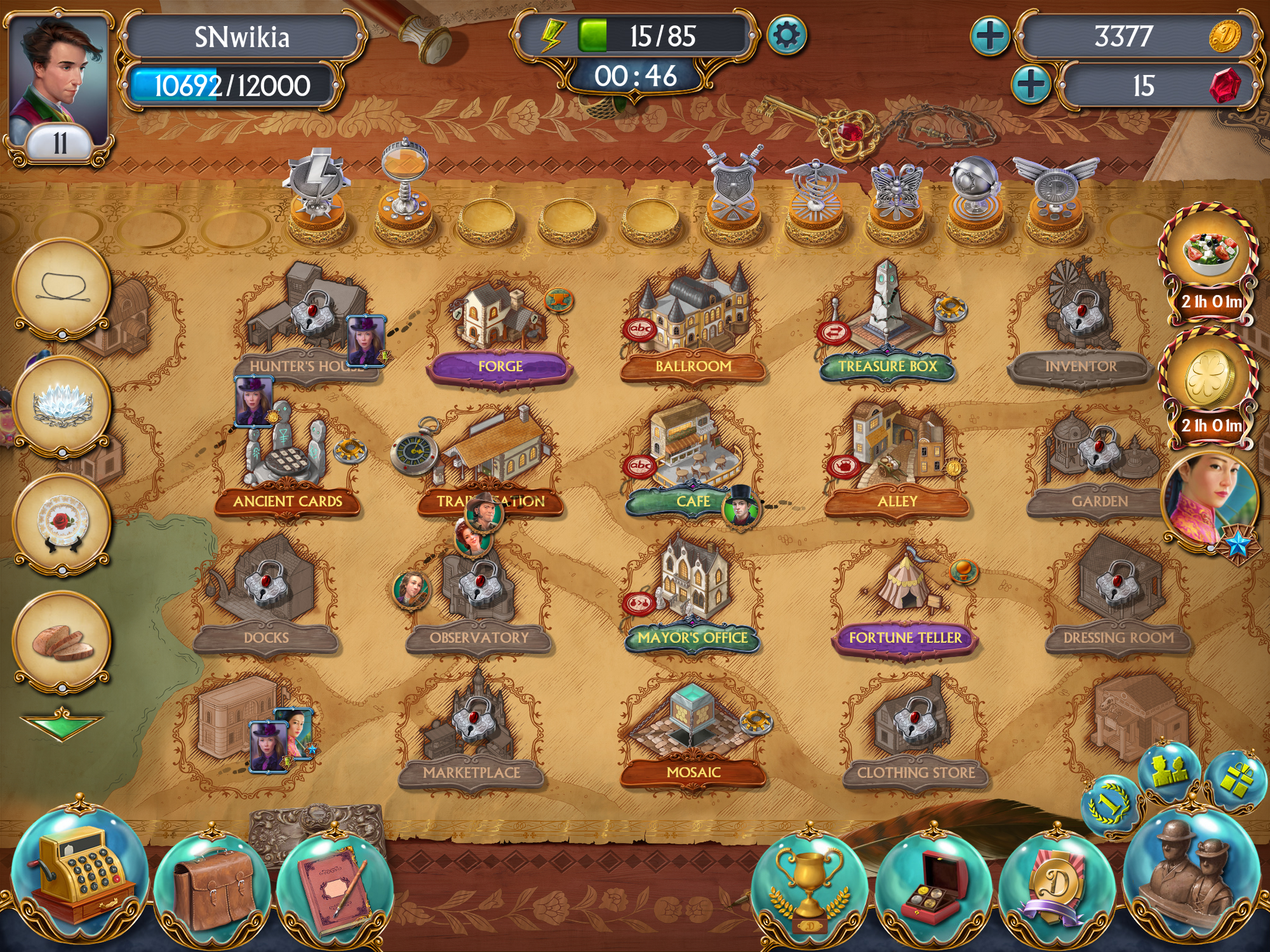1270x952 pixels.
Task: Enter the Forge location
Action: tap(500, 324)
